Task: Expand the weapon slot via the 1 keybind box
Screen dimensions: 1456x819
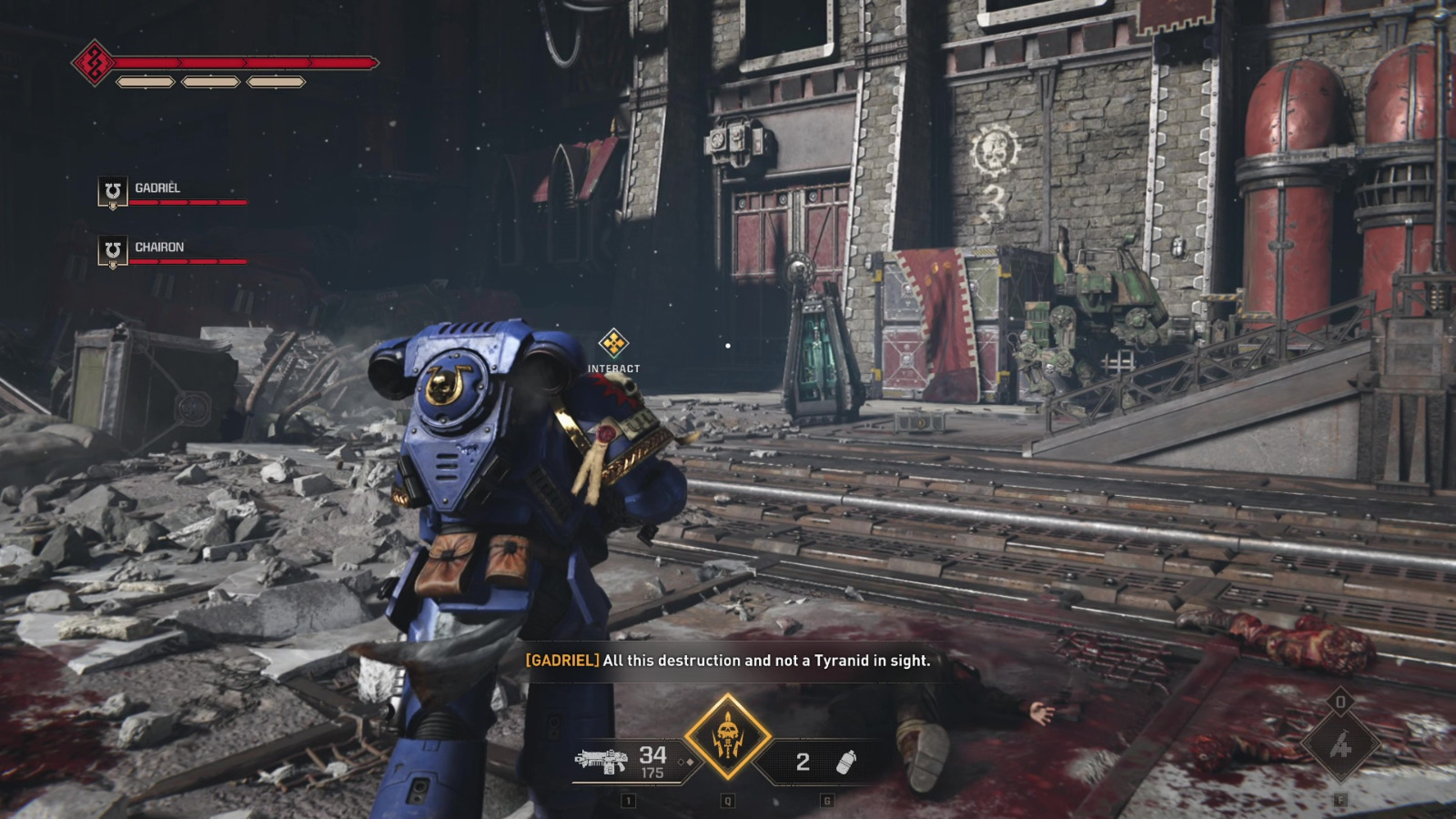Action: pos(628,803)
